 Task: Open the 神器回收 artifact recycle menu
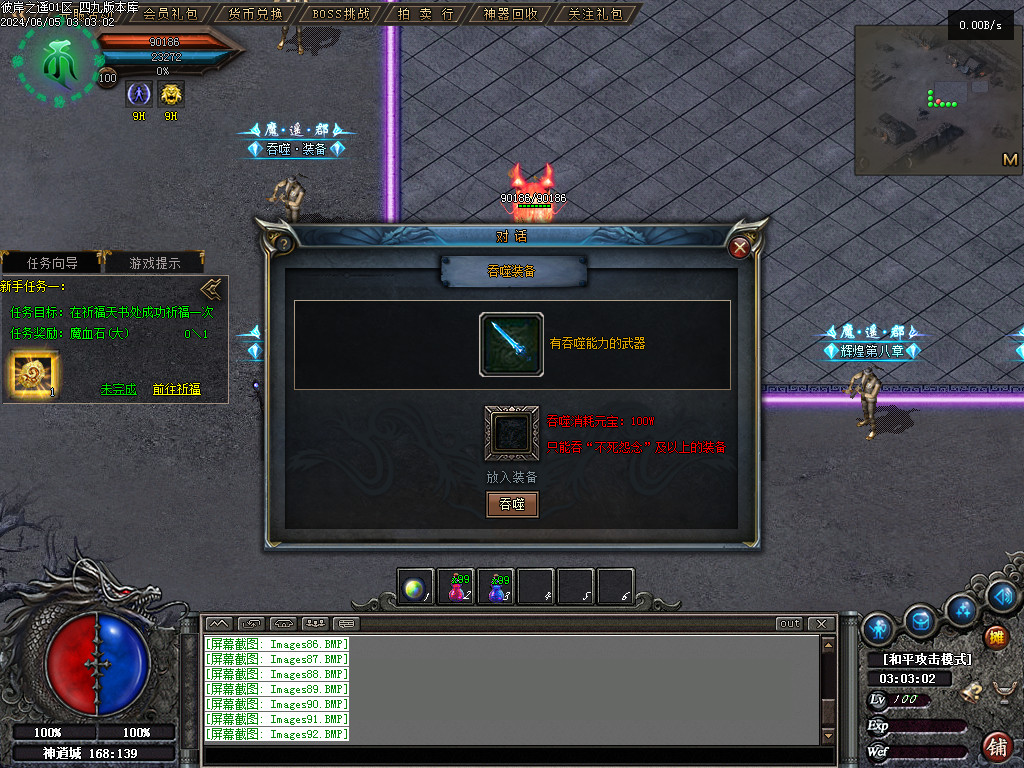(511, 14)
